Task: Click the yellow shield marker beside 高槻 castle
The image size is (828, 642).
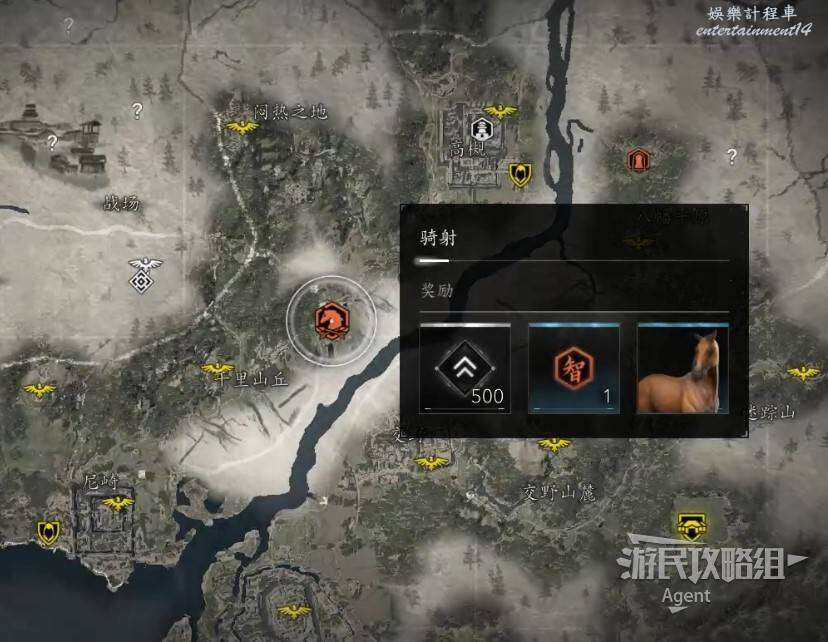Action: pos(520,175)
